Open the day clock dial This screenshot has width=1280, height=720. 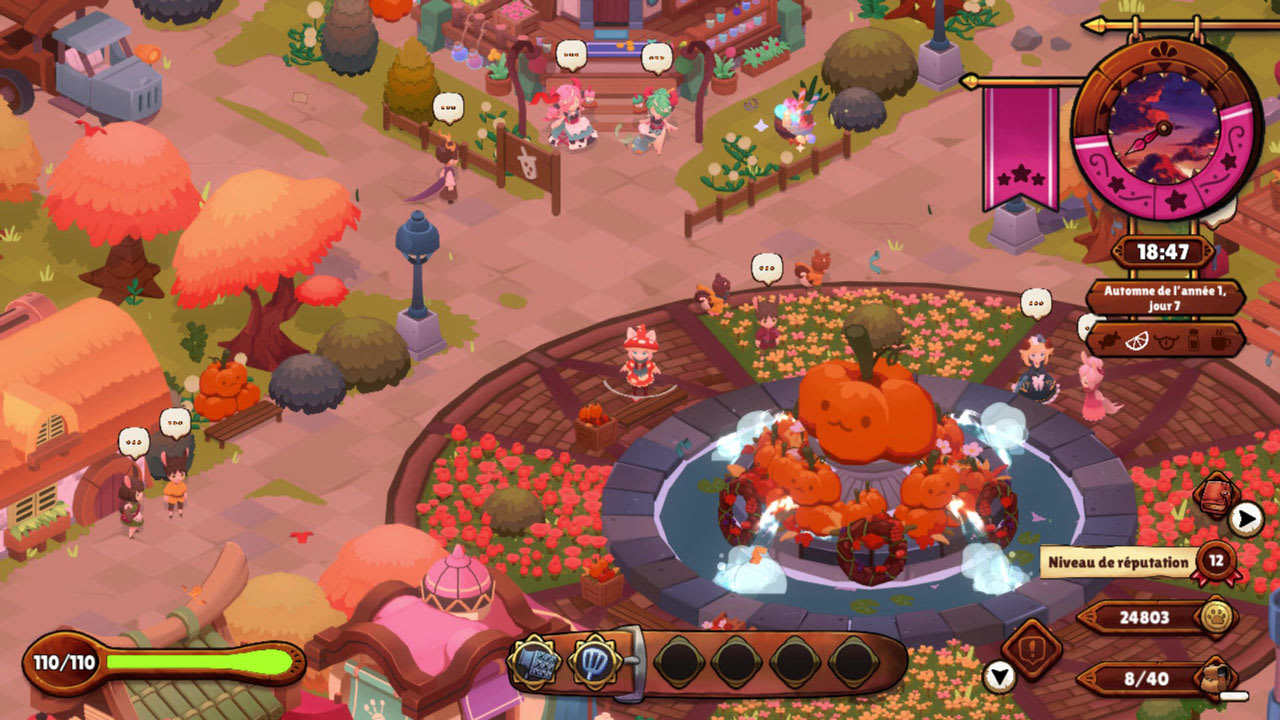1165,128
